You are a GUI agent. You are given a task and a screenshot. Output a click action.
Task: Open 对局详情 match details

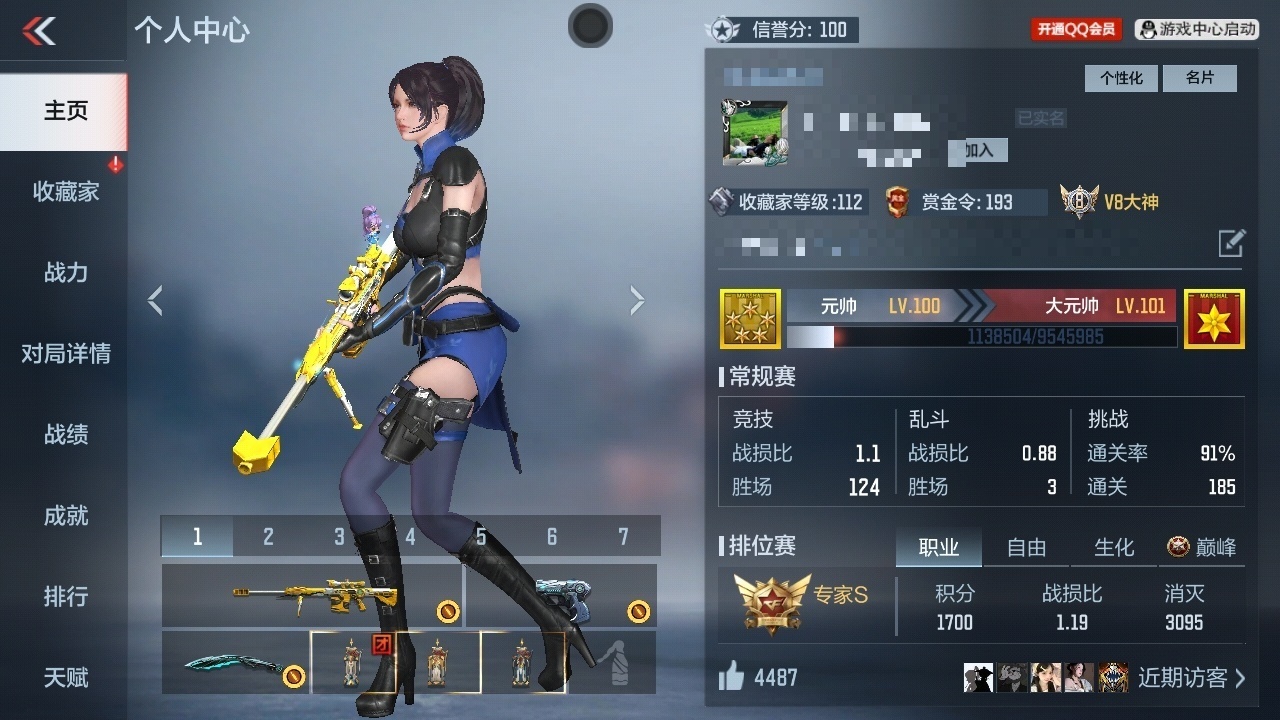pos(65,353)
